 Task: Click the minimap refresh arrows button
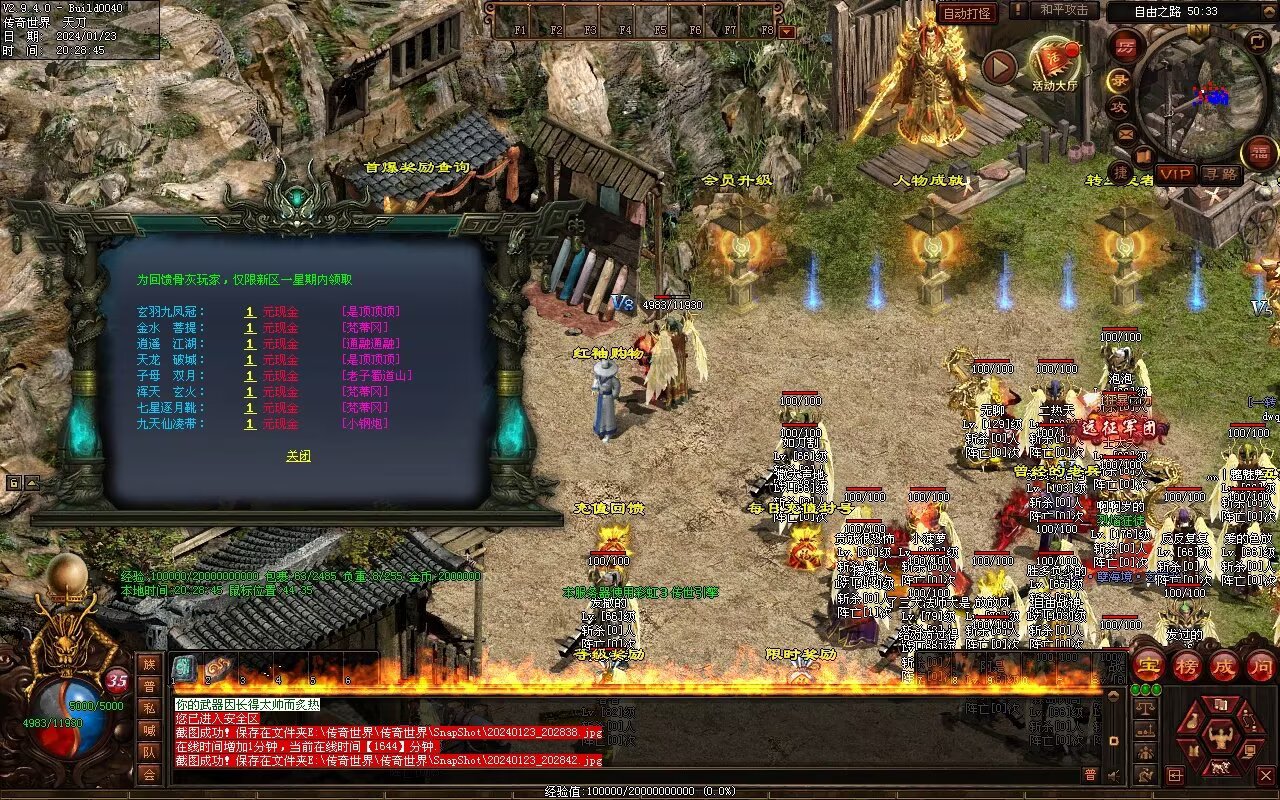click(1257, 41)
